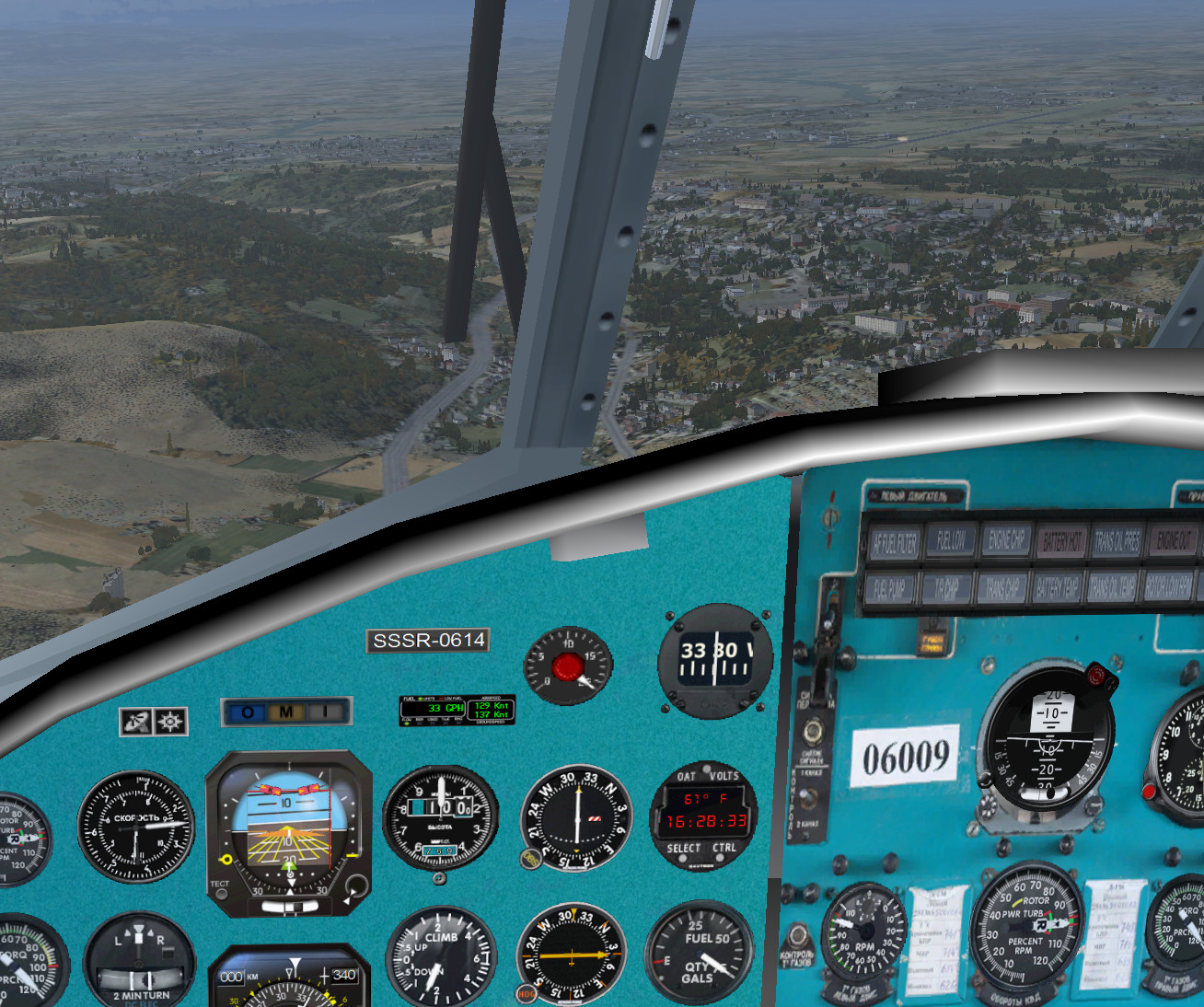Click the attitude indicator's round adjustment knob

coord(354,887)
